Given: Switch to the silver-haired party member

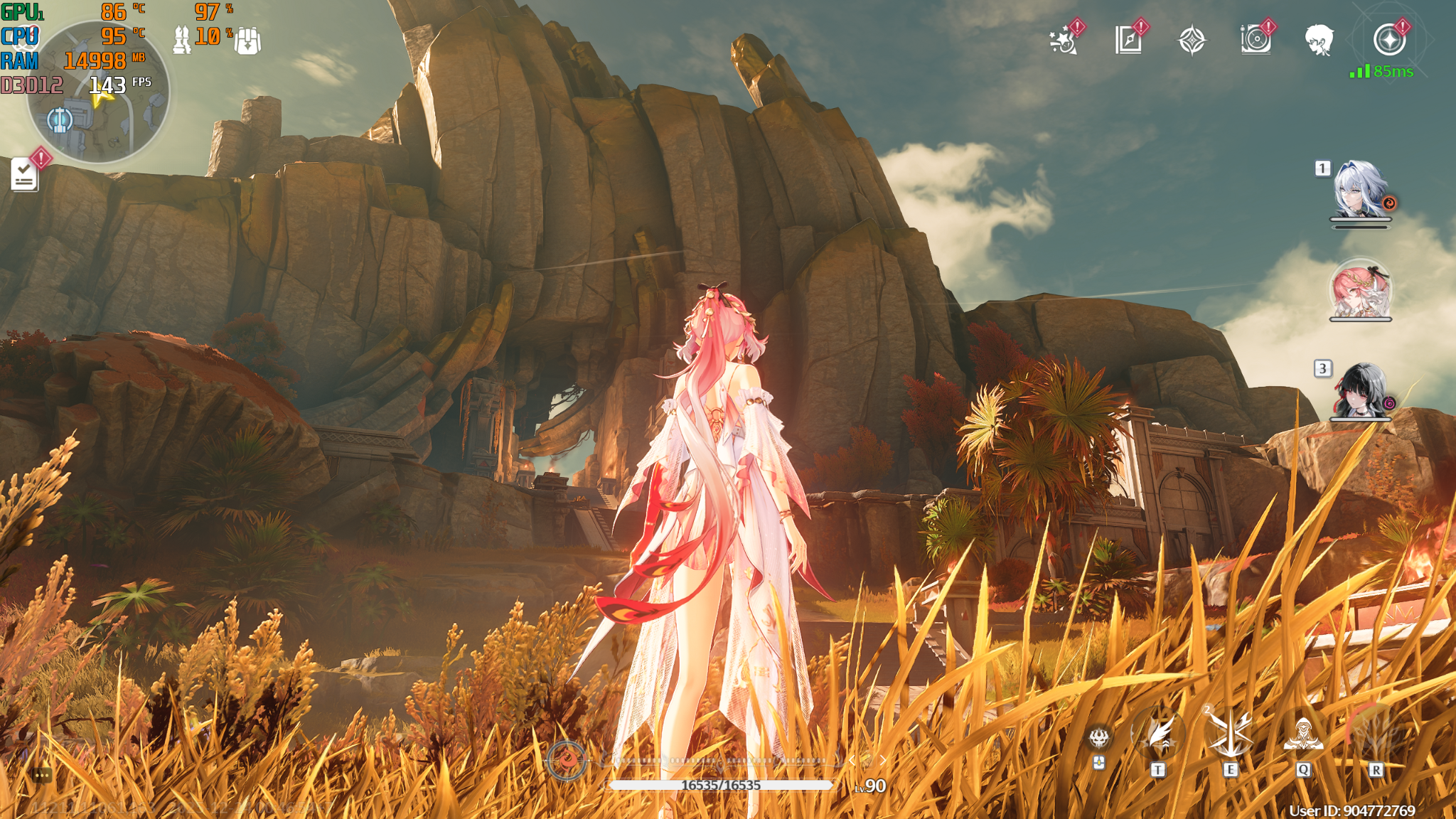Looking at the screenshot, I should click(x=1360, y=192).
